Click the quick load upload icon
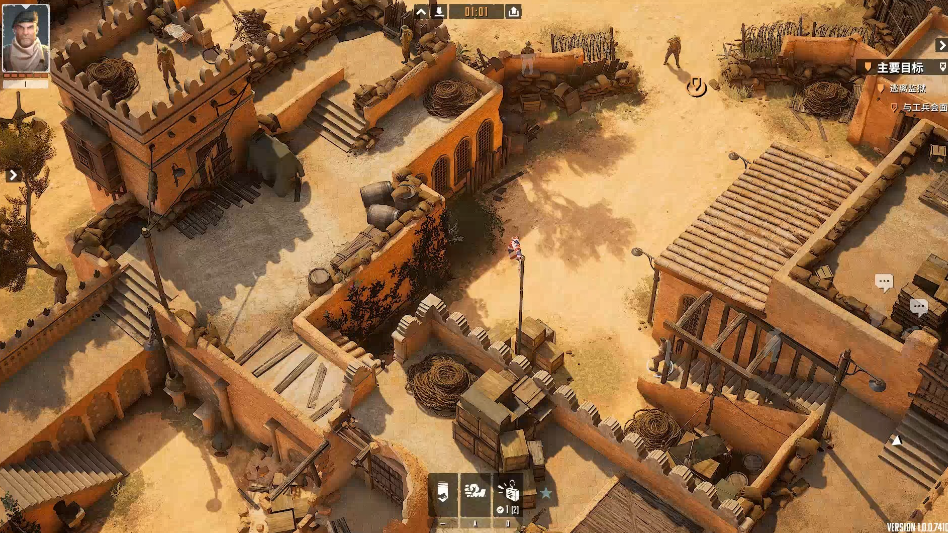This screenshot has height=533, width=948. coord(513,12)
